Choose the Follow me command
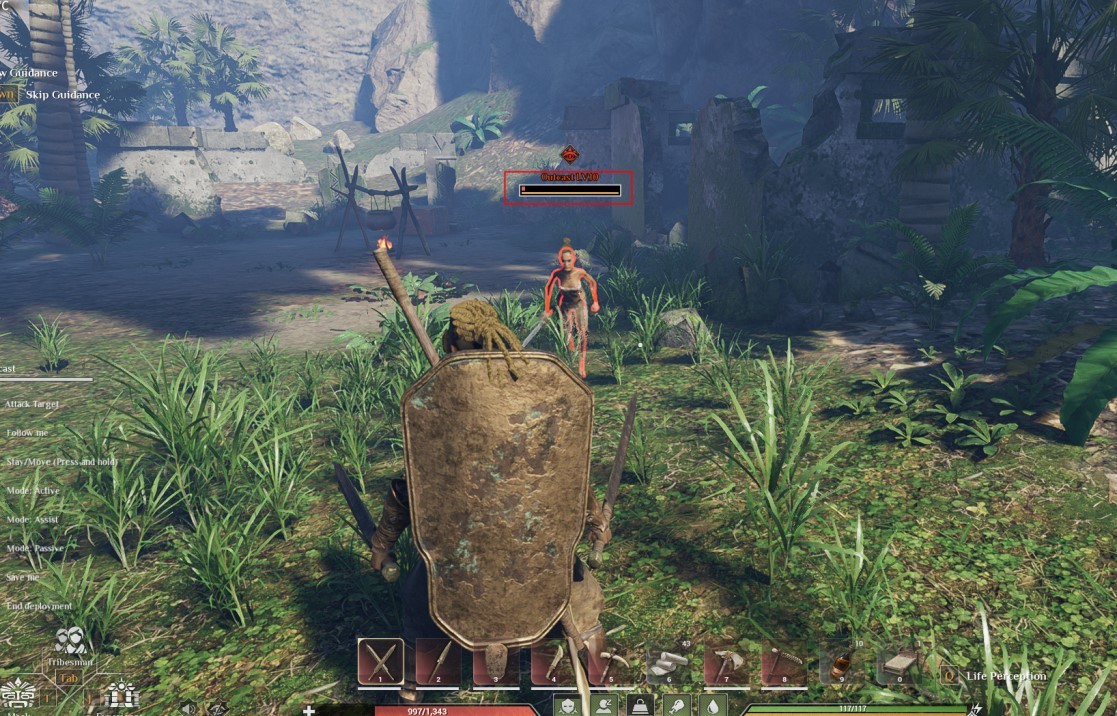1117x716 pixels. pos(27,433)
